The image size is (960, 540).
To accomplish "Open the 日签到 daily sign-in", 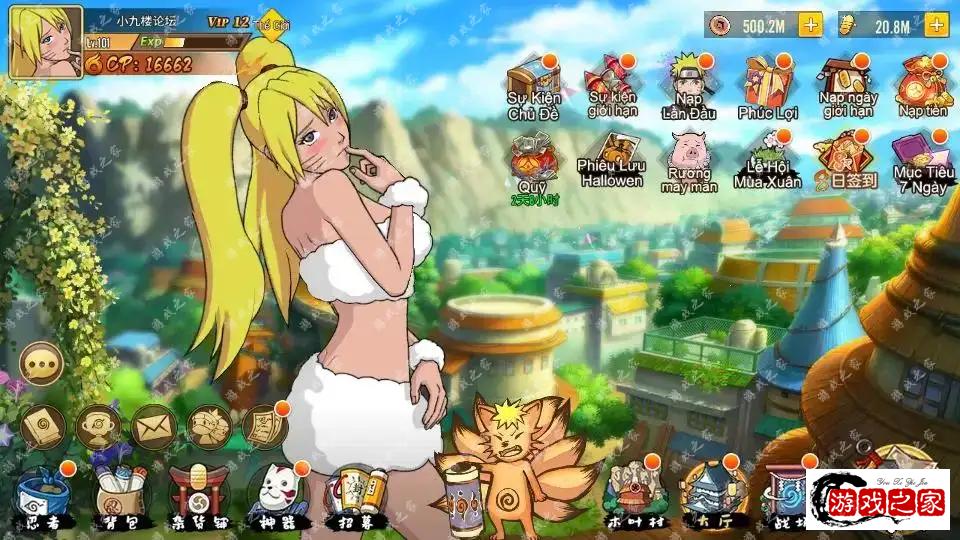I will tap(845, 160).
